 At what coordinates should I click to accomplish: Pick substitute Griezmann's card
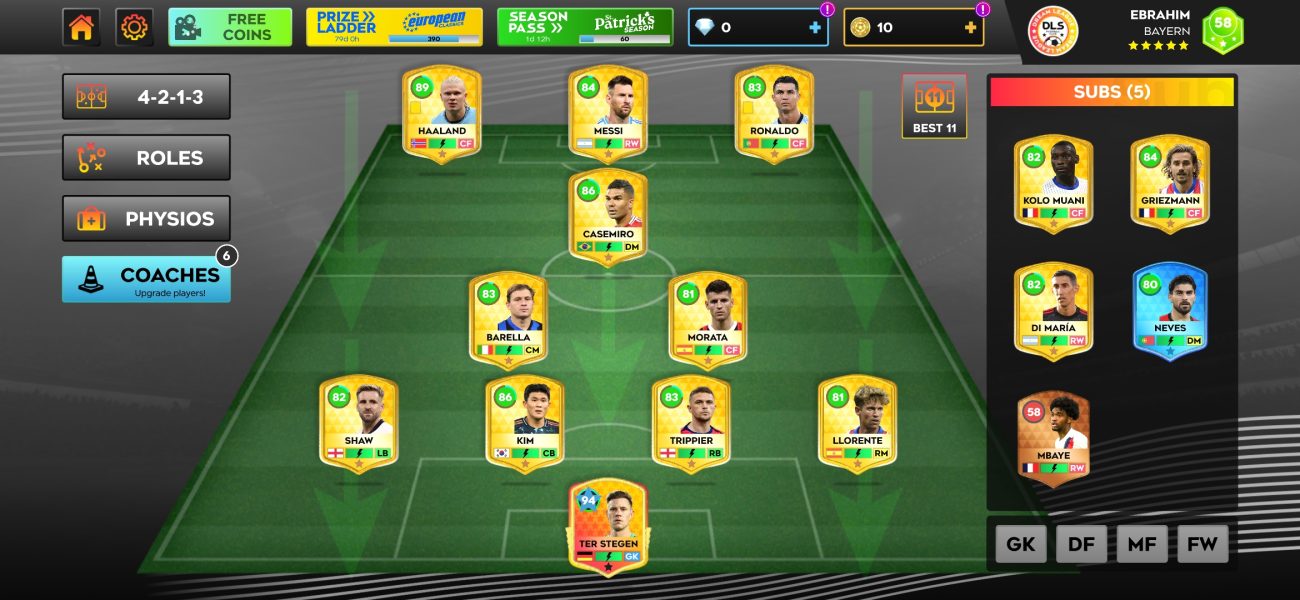(x=1170, y=184)
